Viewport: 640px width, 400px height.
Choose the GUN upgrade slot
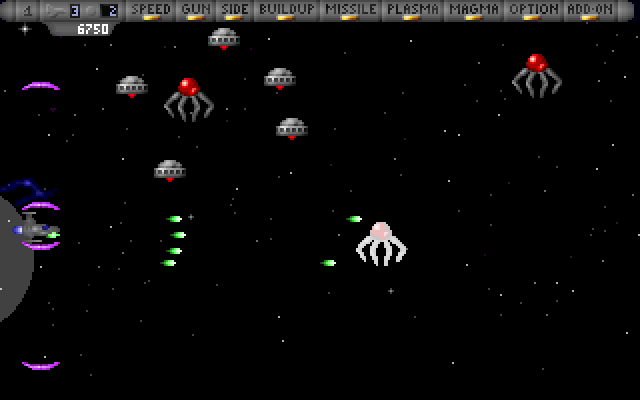click(x=195, y=10)
